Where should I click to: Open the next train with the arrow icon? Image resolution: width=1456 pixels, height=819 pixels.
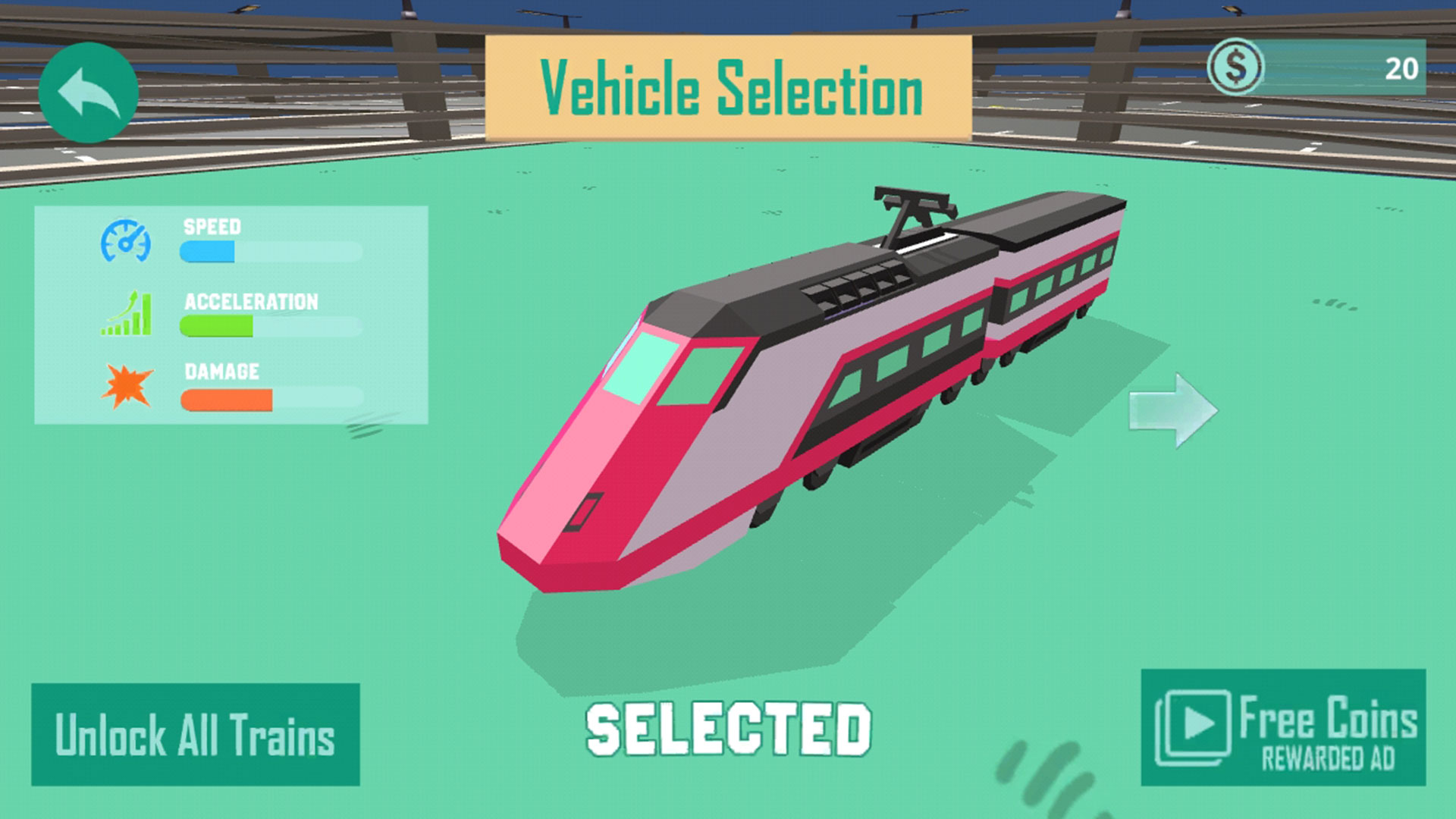coord(1172,409)
